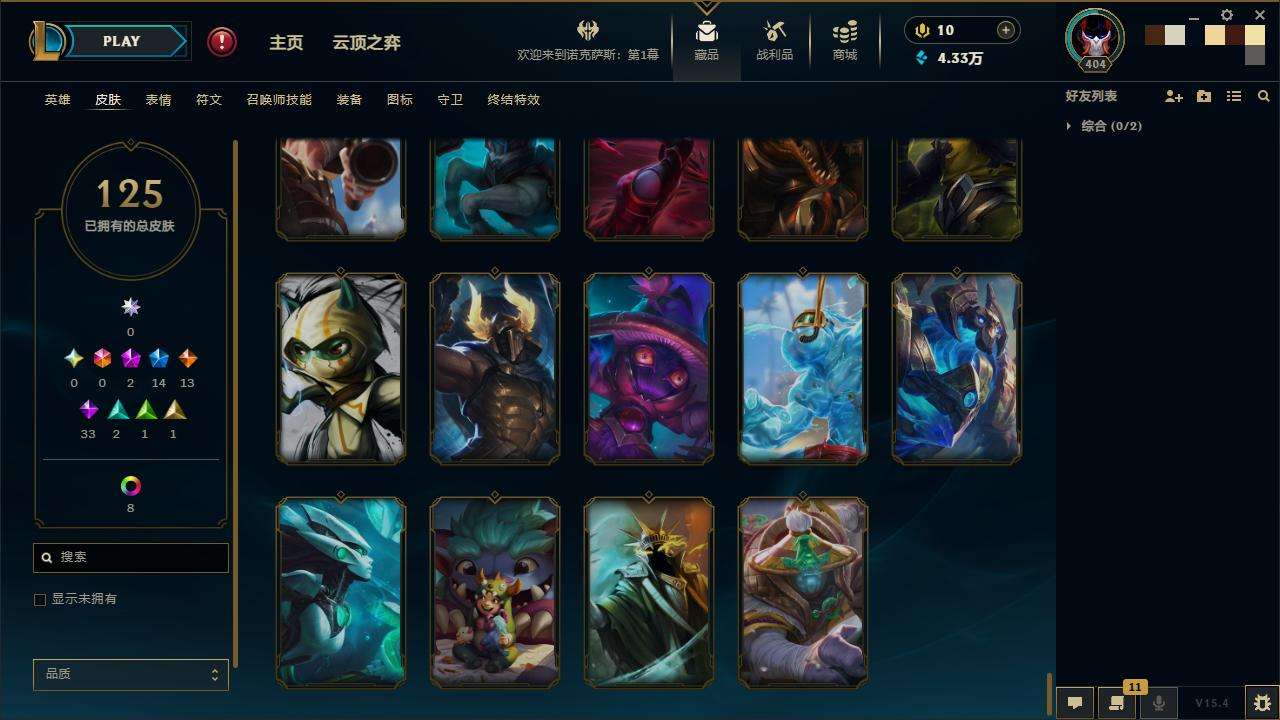This screenshot has height=720, width=1280.
Task: Open the 主页 home page
Action: [286, 43]
